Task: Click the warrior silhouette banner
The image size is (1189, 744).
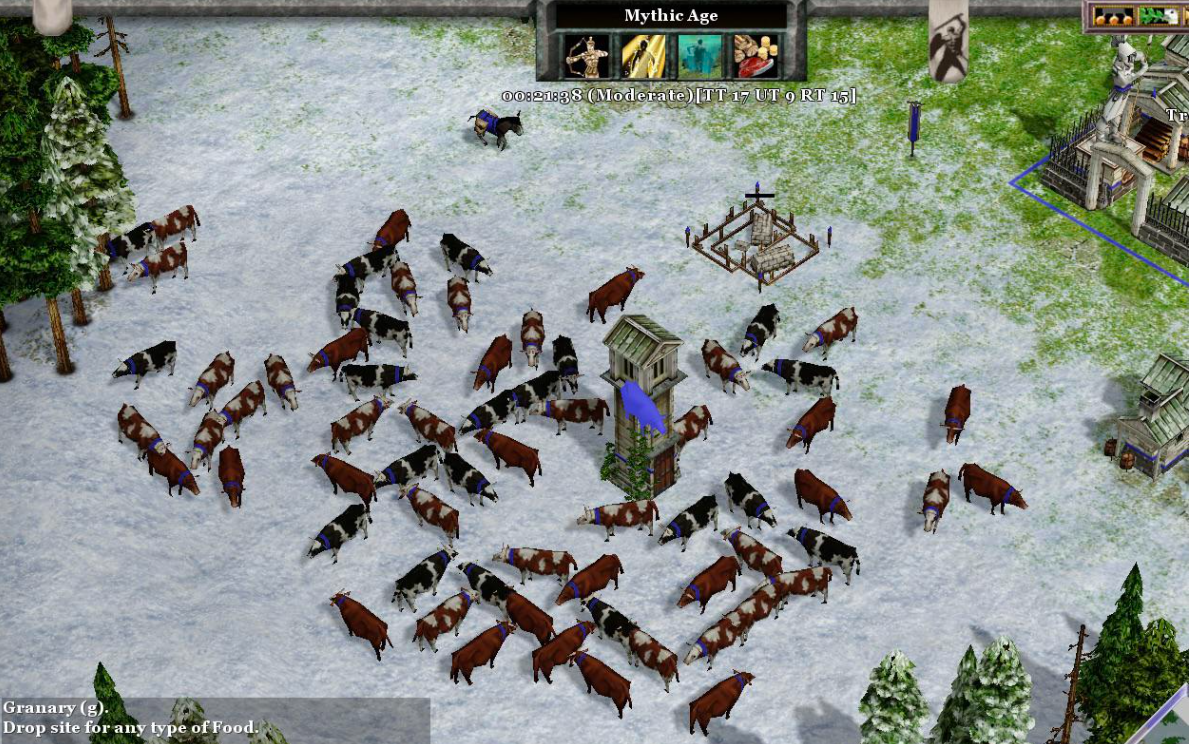Action: point(948,40)
